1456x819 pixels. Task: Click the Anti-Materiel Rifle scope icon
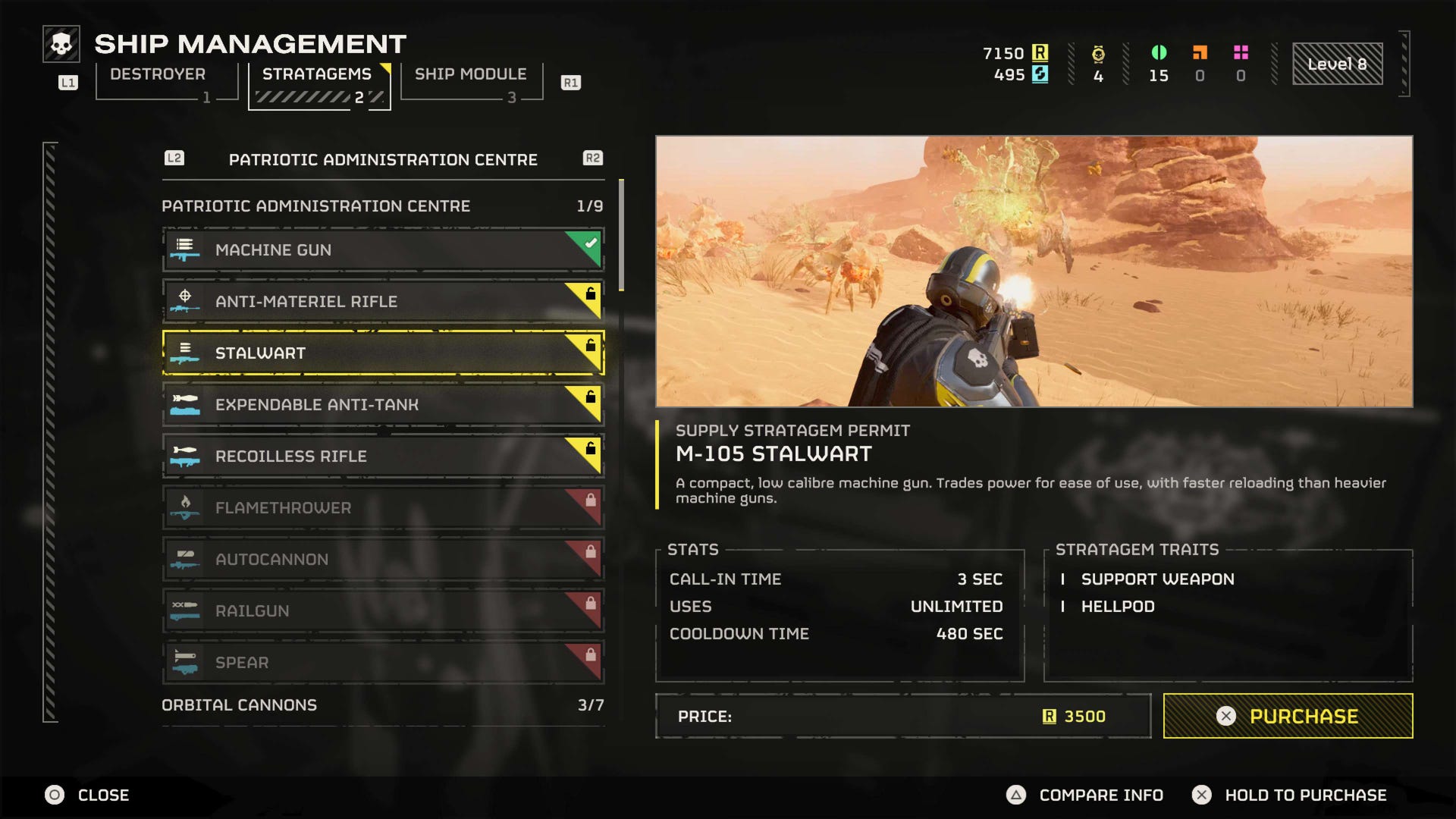[187, 301]
